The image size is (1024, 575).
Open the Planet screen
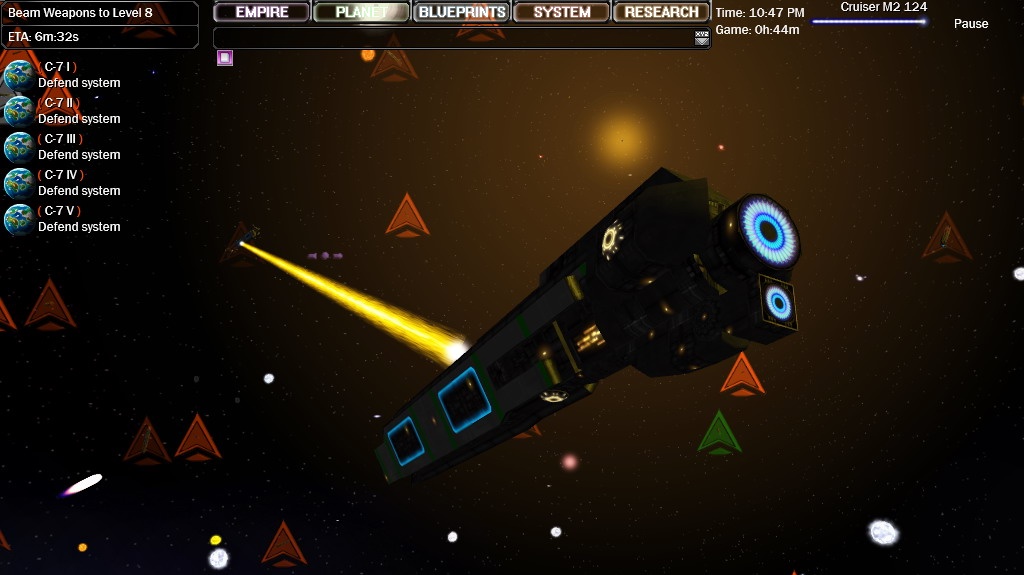362,12
